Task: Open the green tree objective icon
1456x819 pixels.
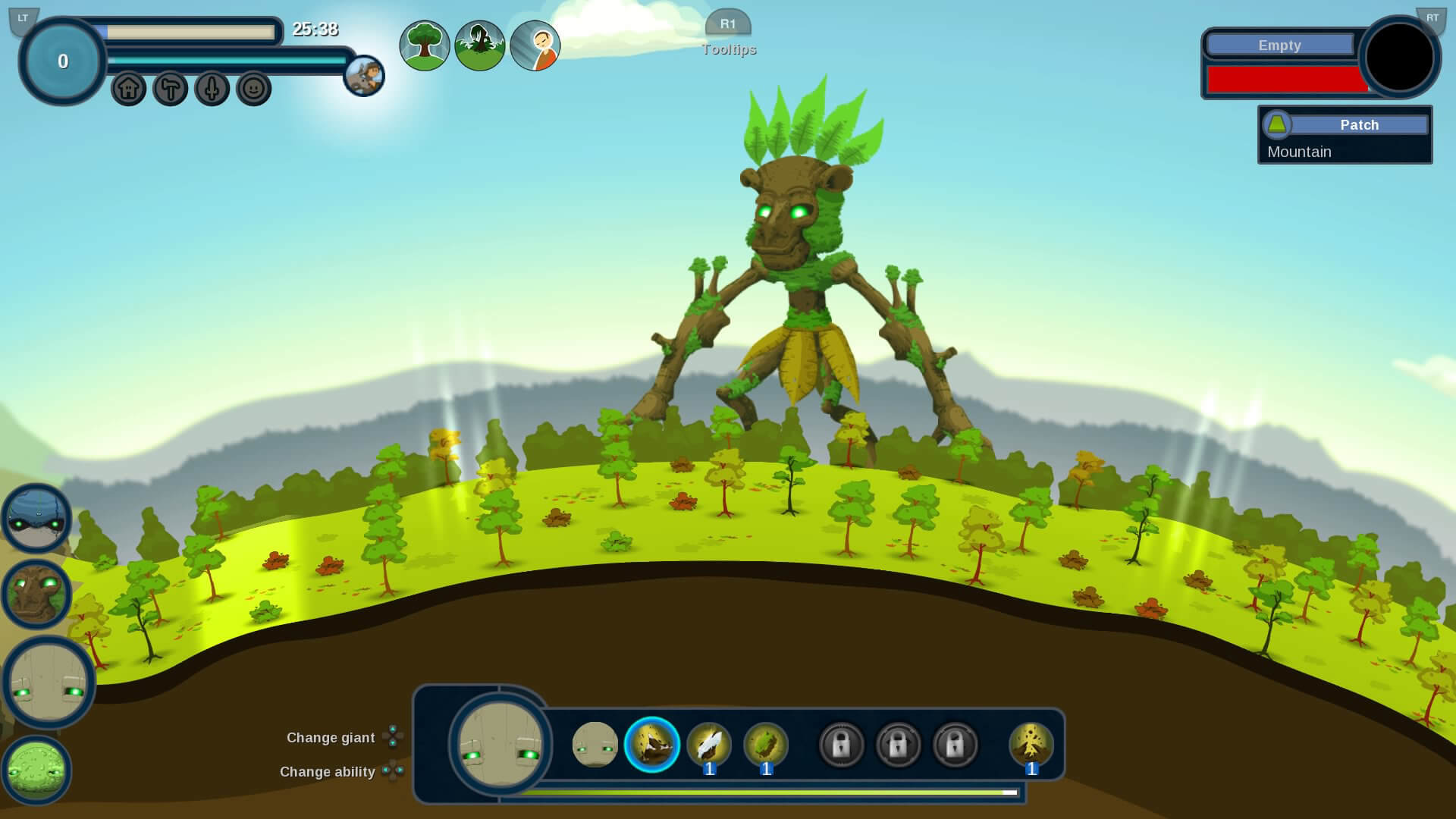Action: [425, 45]
